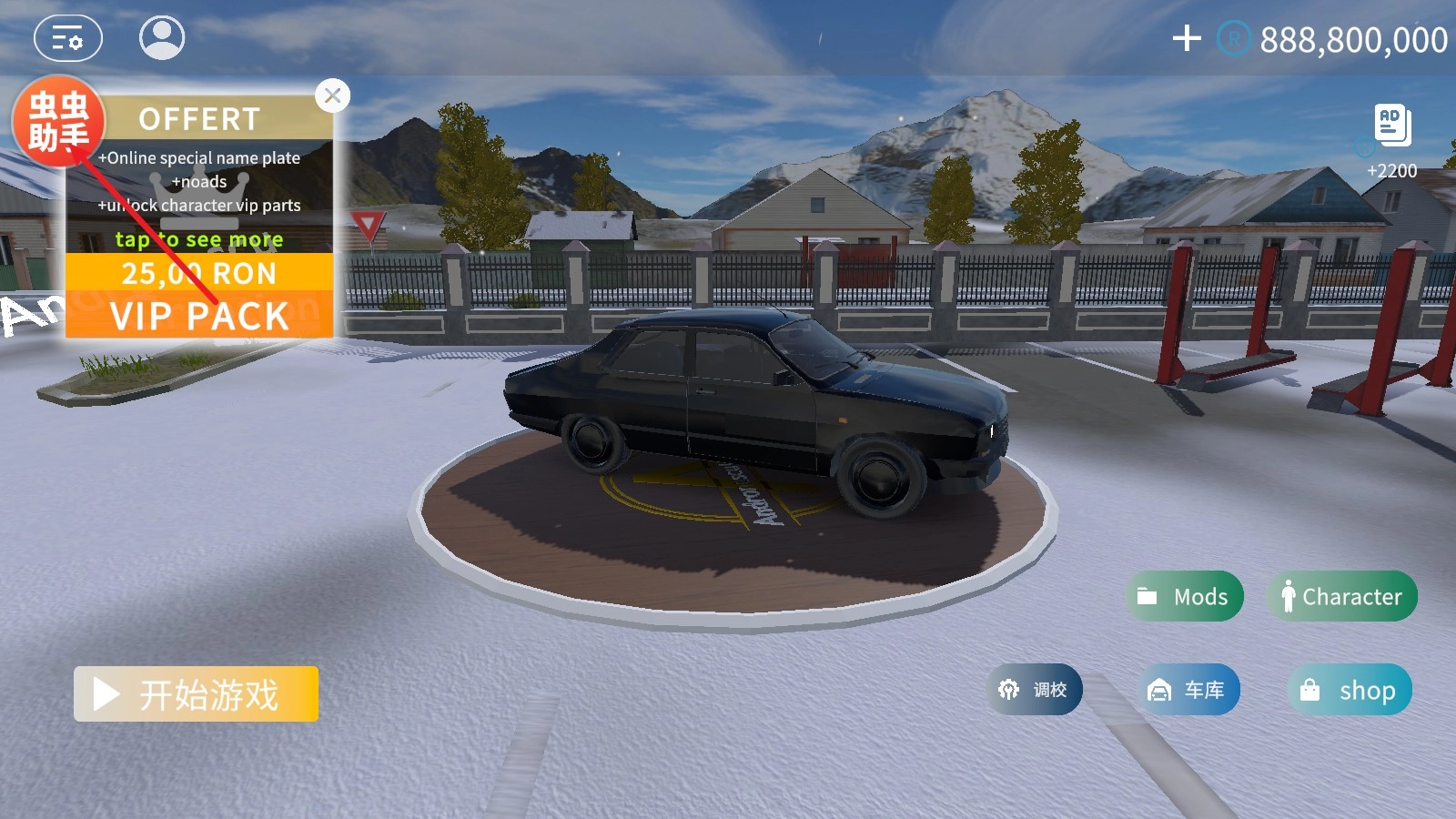The height and width of the screenshot is (819, 1456).
Task: Start the game with 开始游戏
Action: point(196,694)
